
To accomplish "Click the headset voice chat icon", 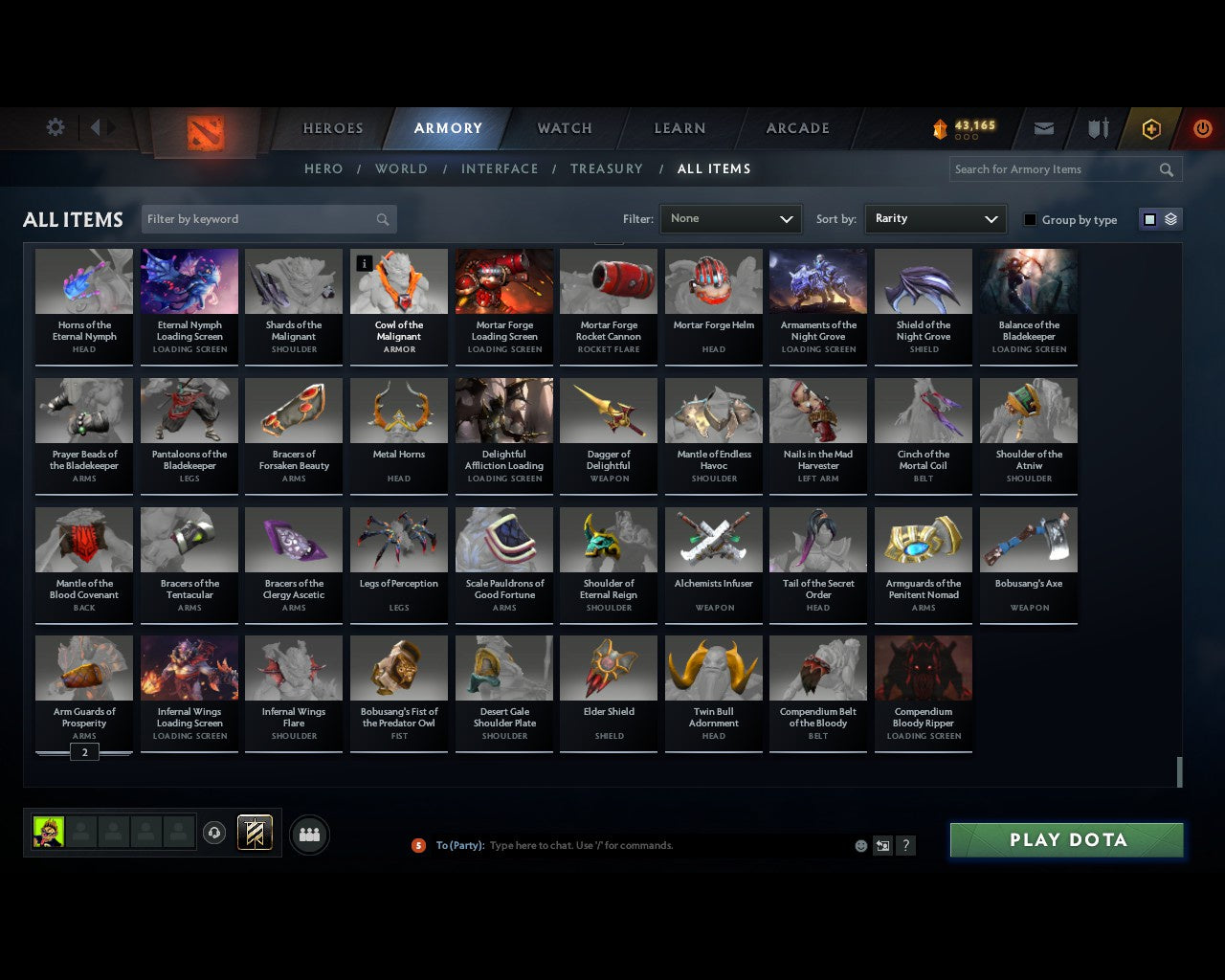I will tap(214, 833).
